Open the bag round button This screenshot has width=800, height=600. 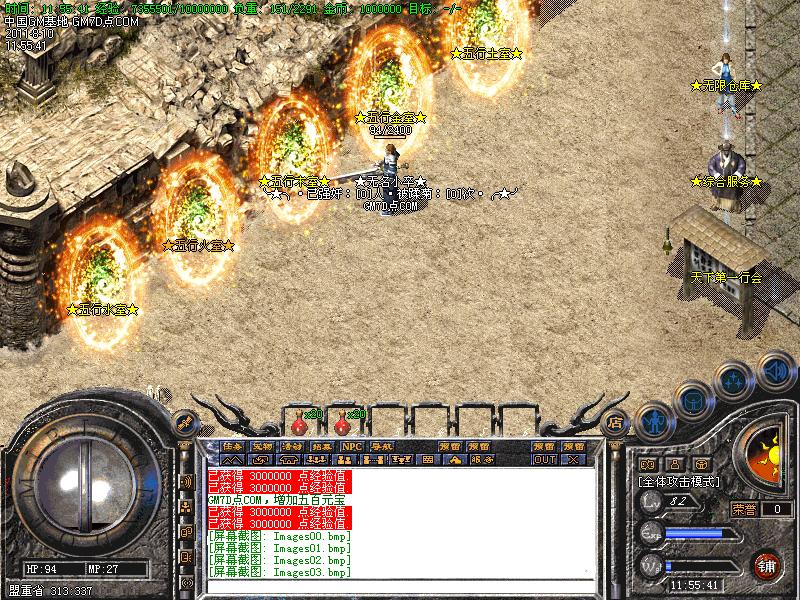click(x=692, y=401)
